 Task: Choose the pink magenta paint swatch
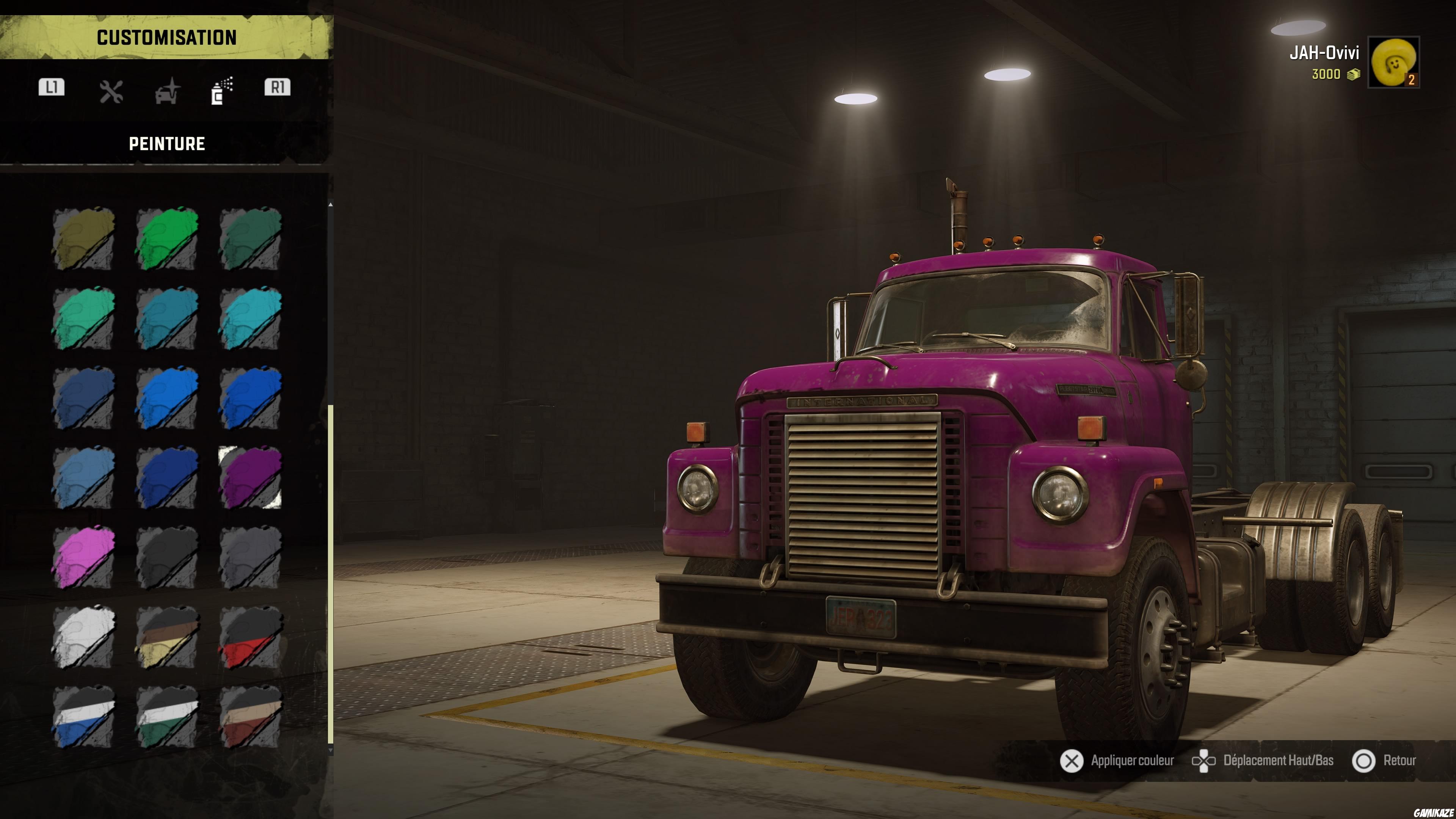[84, 557]
